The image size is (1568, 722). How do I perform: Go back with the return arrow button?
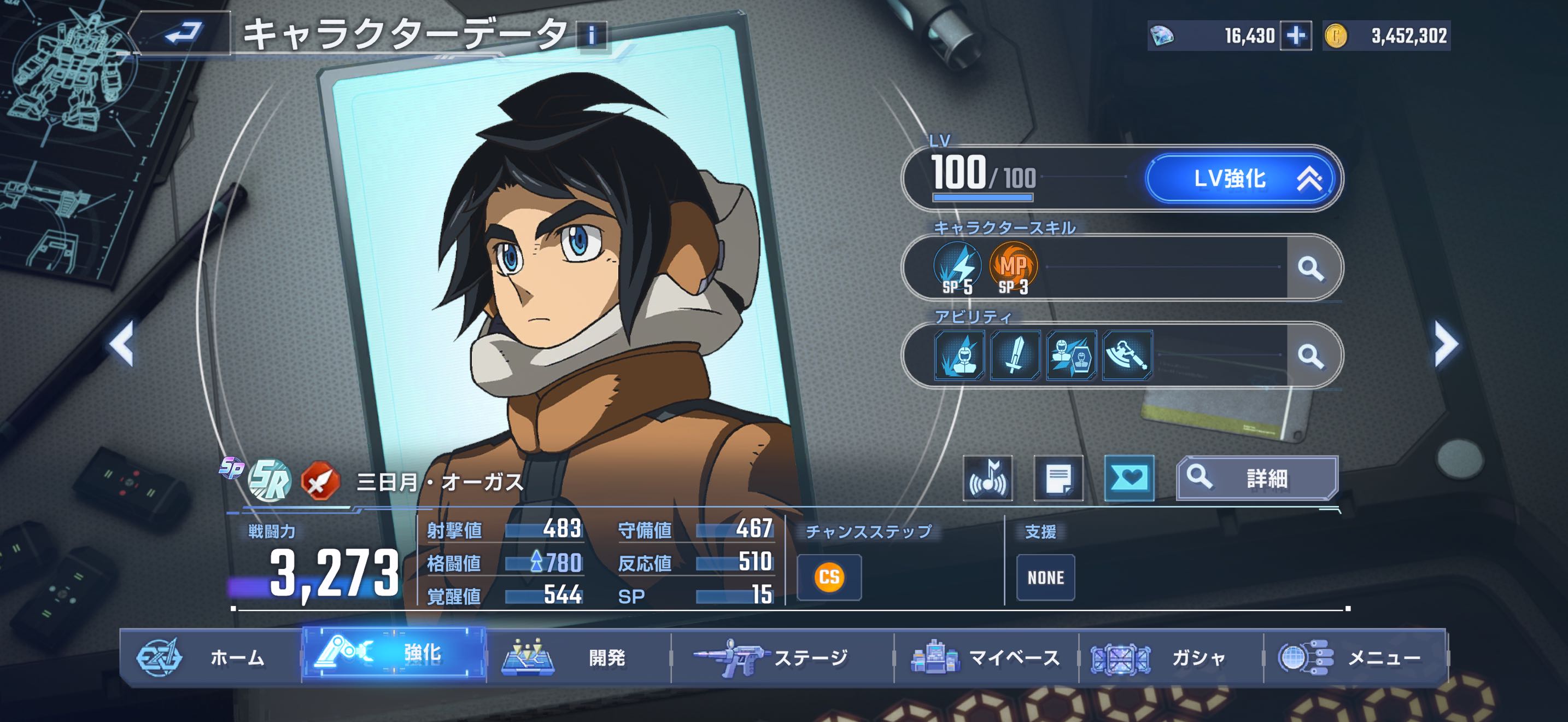(183, 33)
